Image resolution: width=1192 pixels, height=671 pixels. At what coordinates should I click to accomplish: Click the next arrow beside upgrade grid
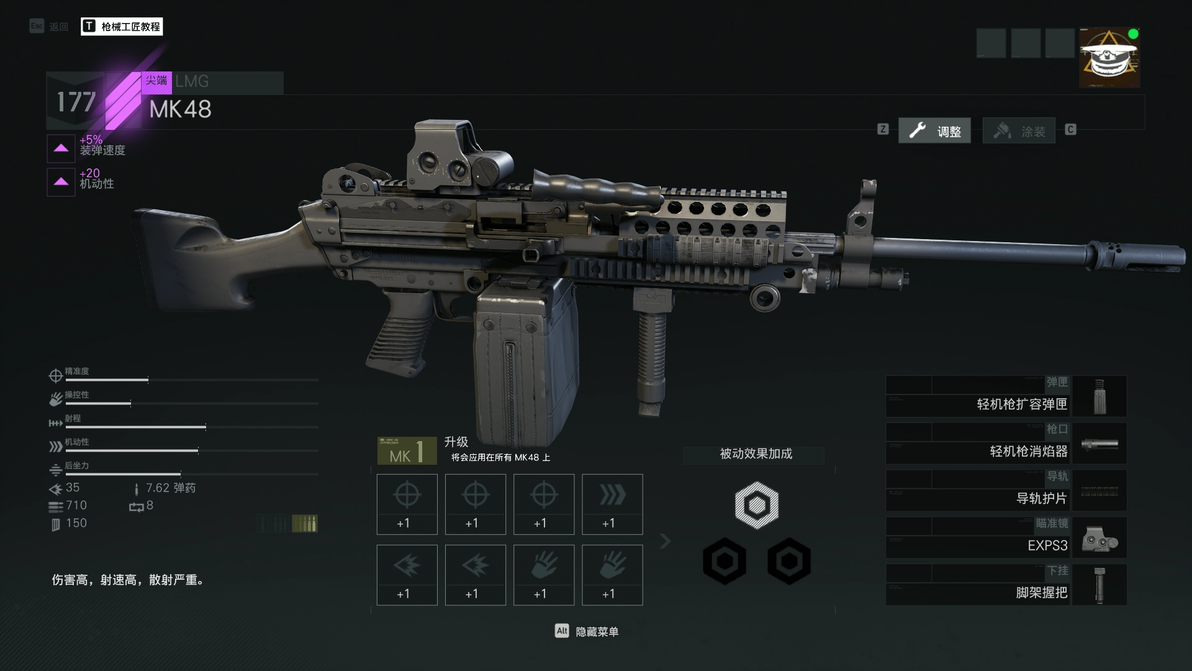click(x=665, y=541)
